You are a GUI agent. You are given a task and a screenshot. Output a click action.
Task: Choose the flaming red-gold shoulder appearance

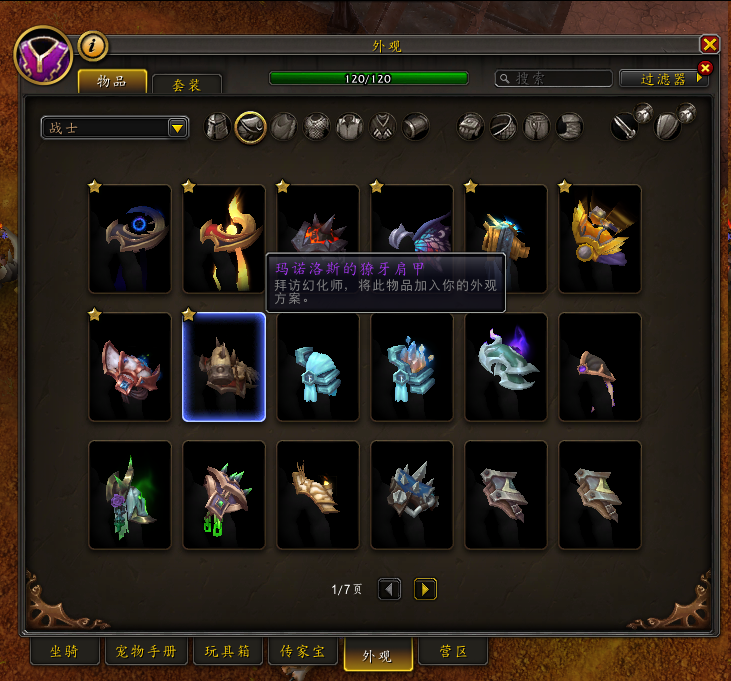click(224, 239)
